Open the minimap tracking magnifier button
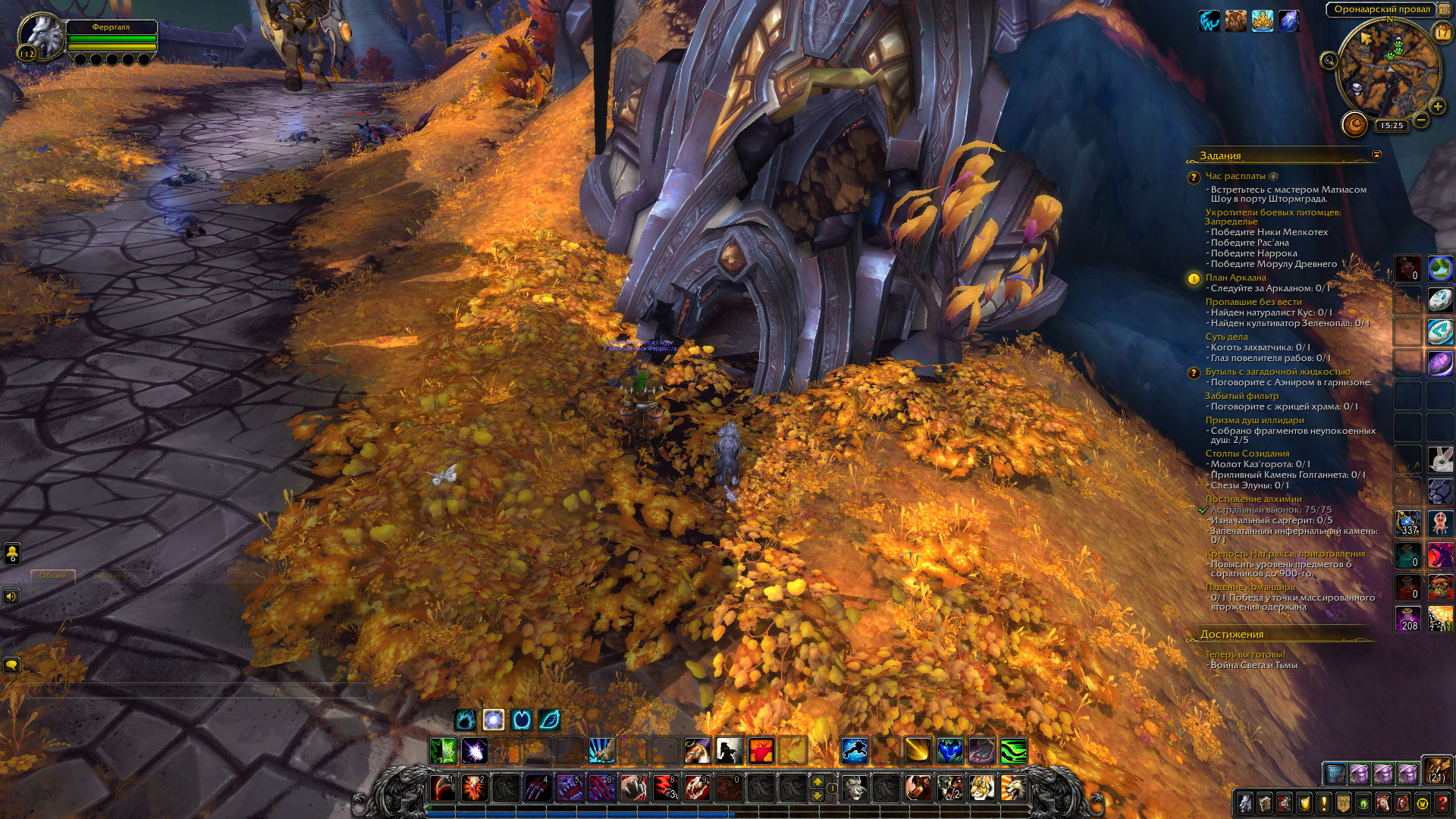This screenshot has width=1456, height=819. [x=1329, y=61]
